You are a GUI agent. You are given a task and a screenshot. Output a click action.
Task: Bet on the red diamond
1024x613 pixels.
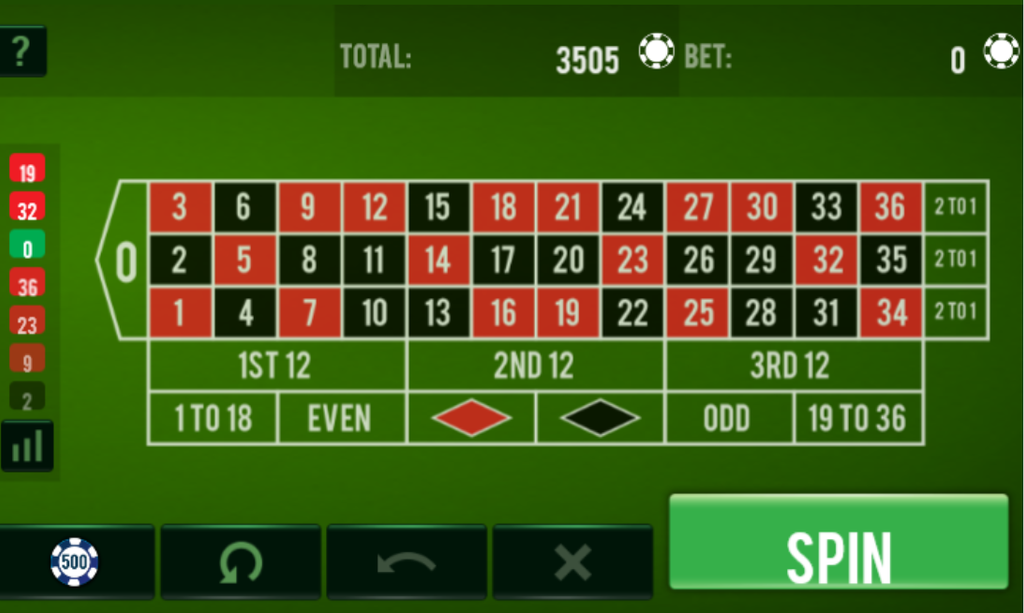click(471, 419)
